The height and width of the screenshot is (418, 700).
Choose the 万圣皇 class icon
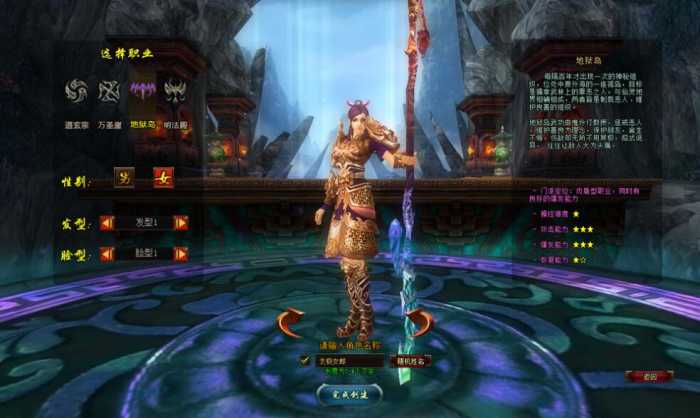[108, 93]
